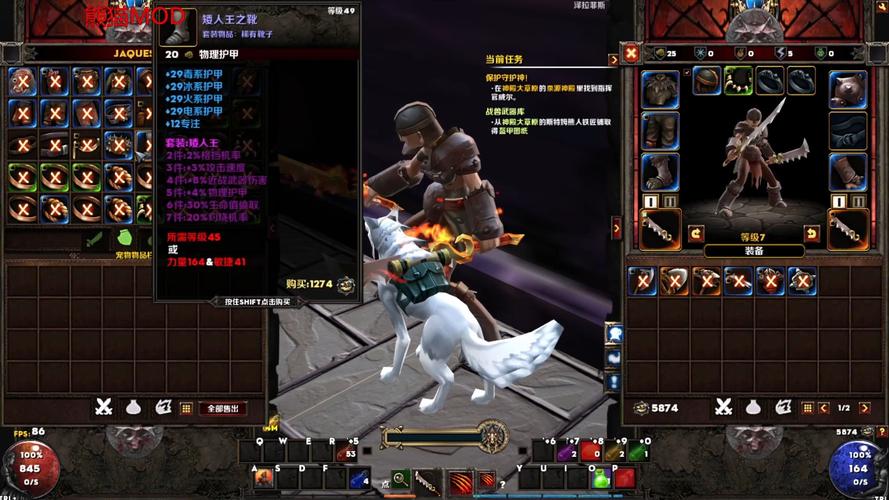Select the equipped shoulder armor slot

[x=848, y=88]
